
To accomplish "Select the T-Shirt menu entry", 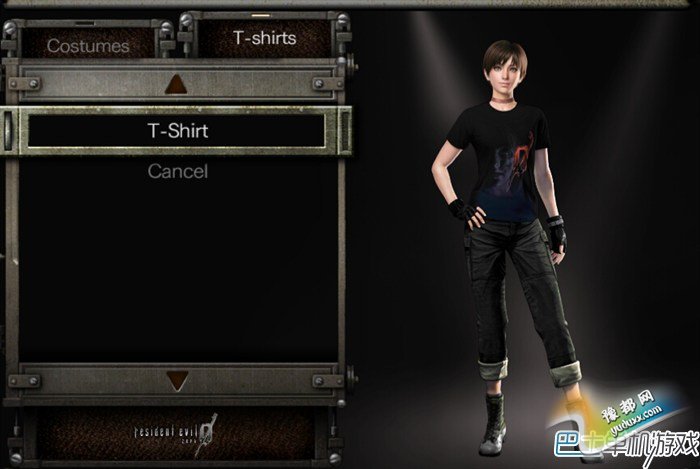I will pos(177,130).
